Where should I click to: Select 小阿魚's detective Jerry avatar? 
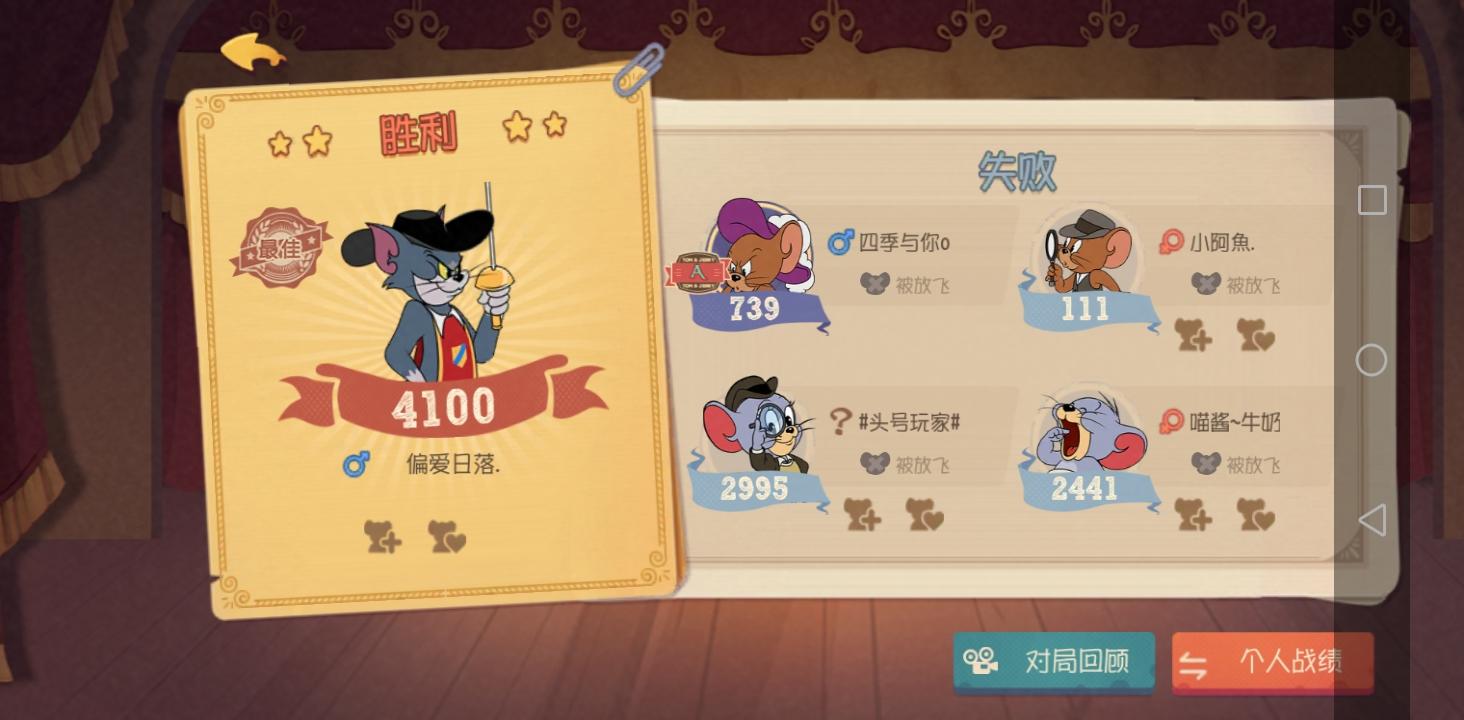[x=1085, y=250]
